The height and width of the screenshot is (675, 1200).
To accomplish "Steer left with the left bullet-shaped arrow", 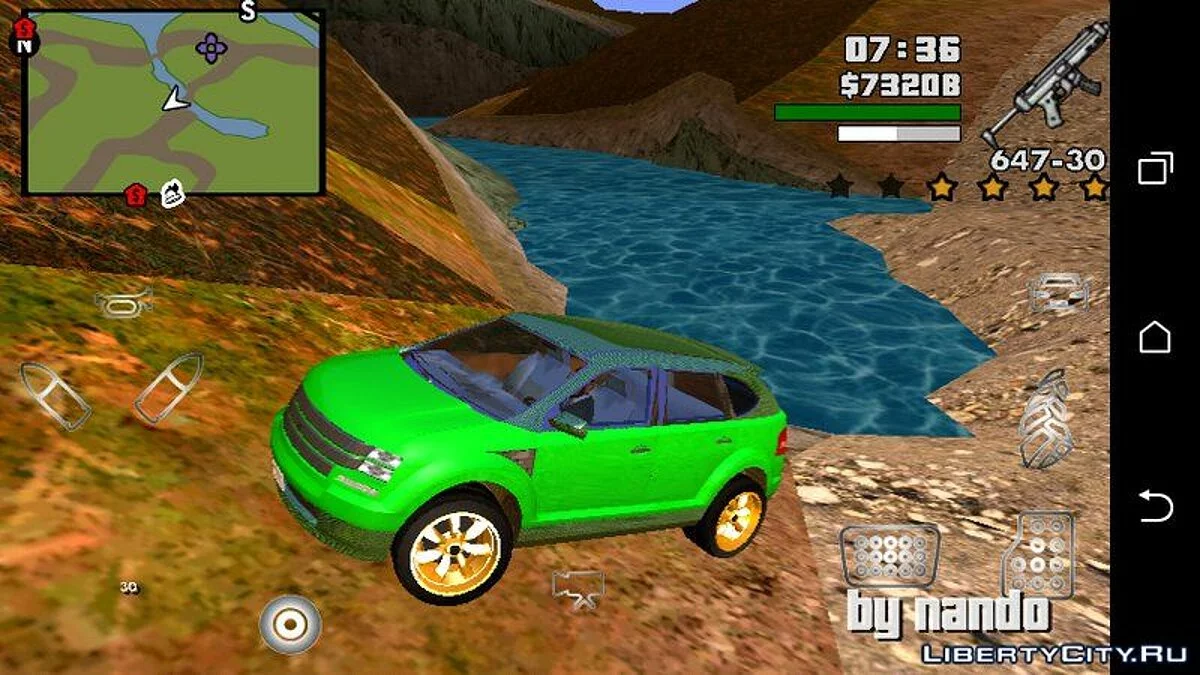I will (56, 396).
